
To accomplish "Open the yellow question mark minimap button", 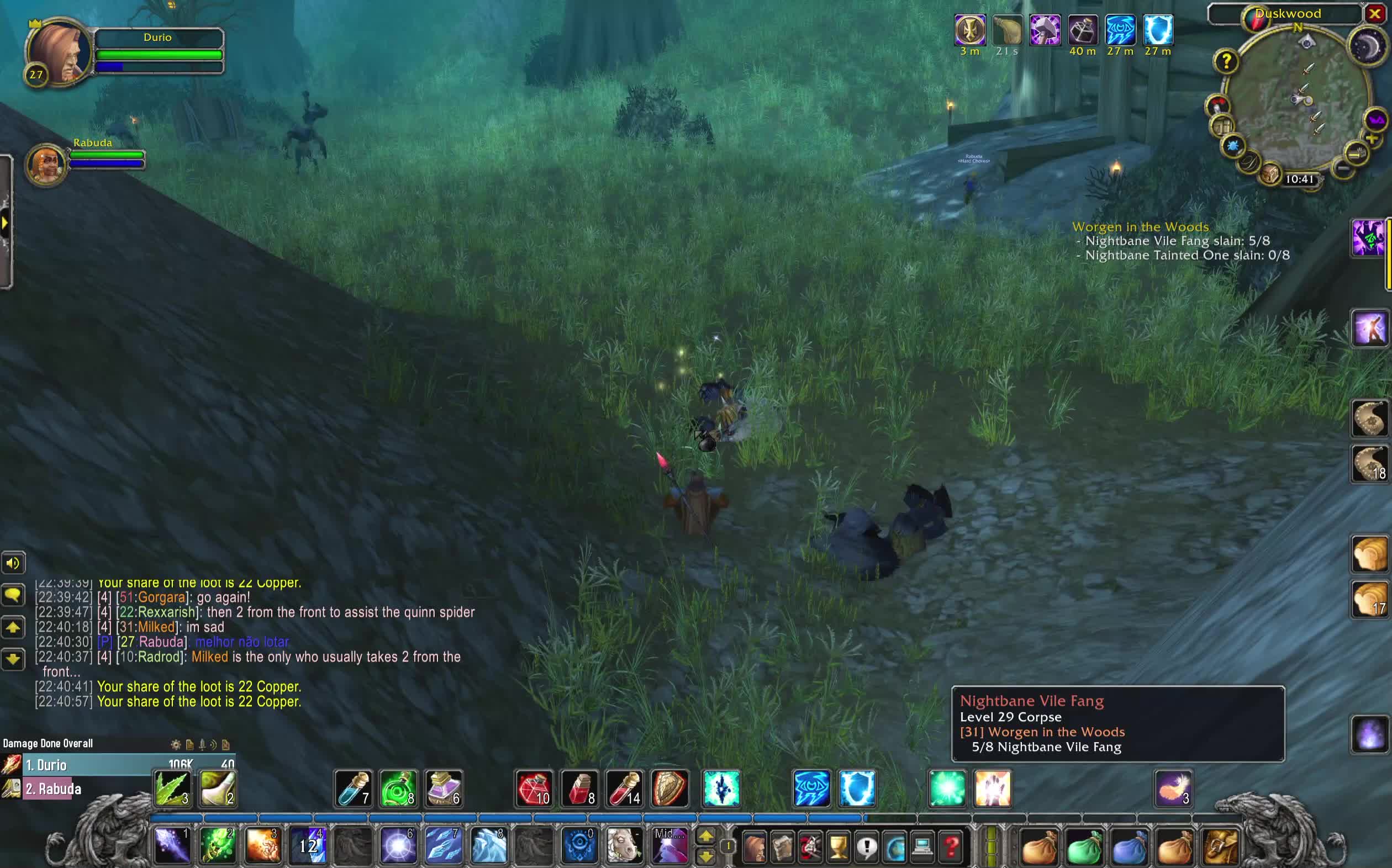I will (1226, 61).
